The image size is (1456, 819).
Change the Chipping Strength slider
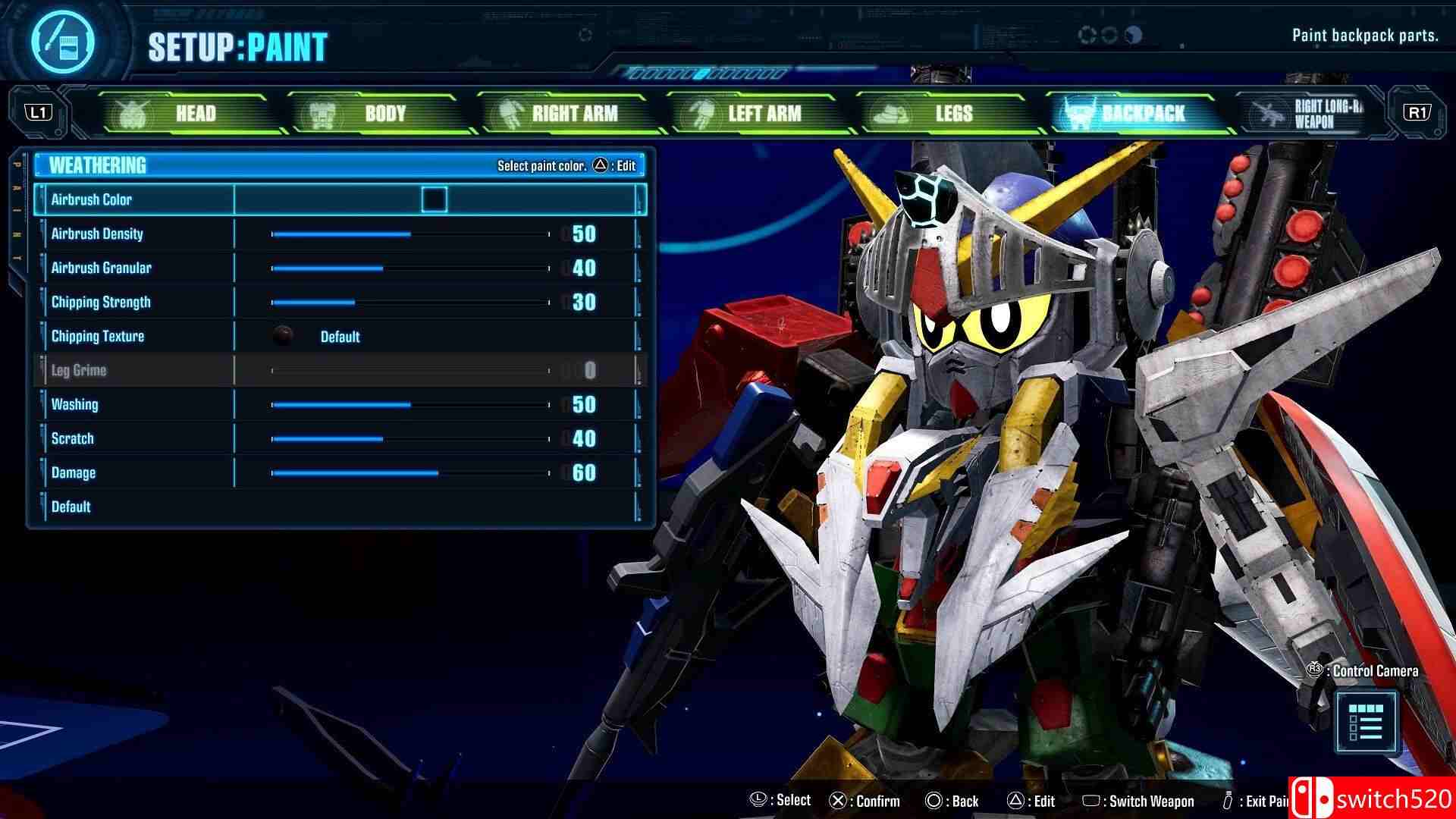pos(355,303)
